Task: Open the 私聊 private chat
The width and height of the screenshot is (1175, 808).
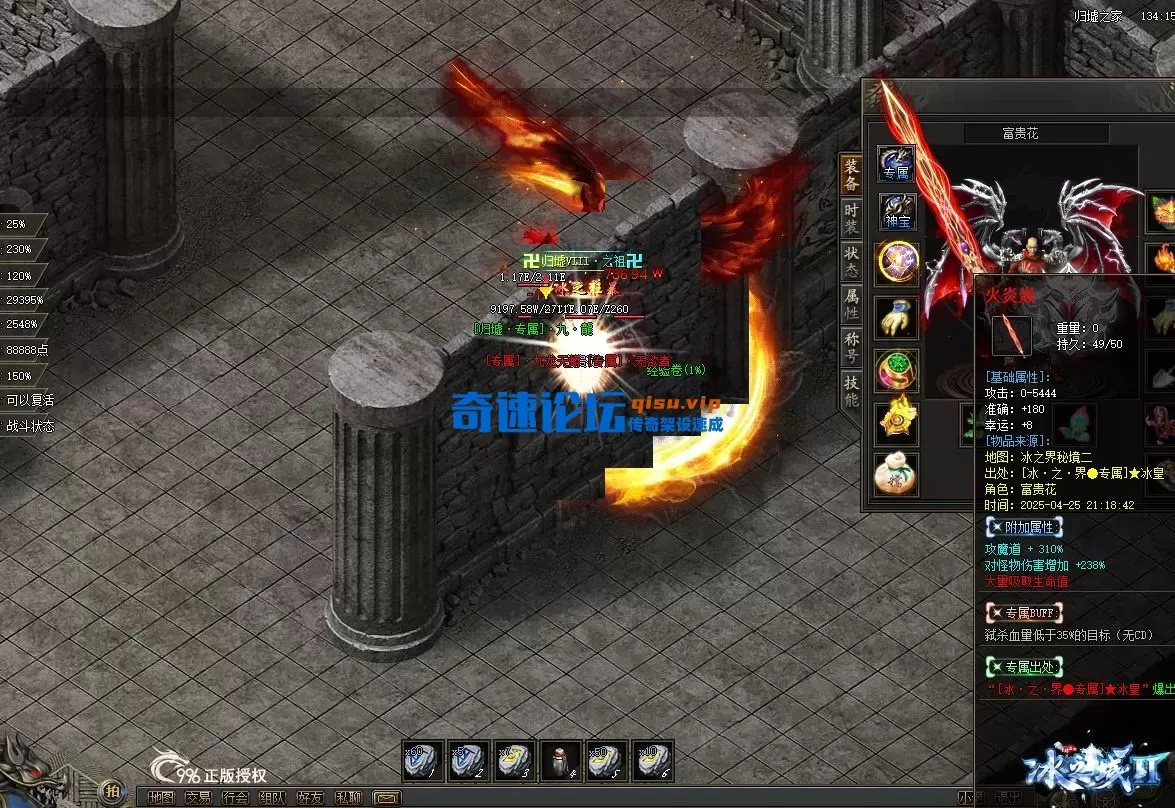Action: click(x=347, y=798)
